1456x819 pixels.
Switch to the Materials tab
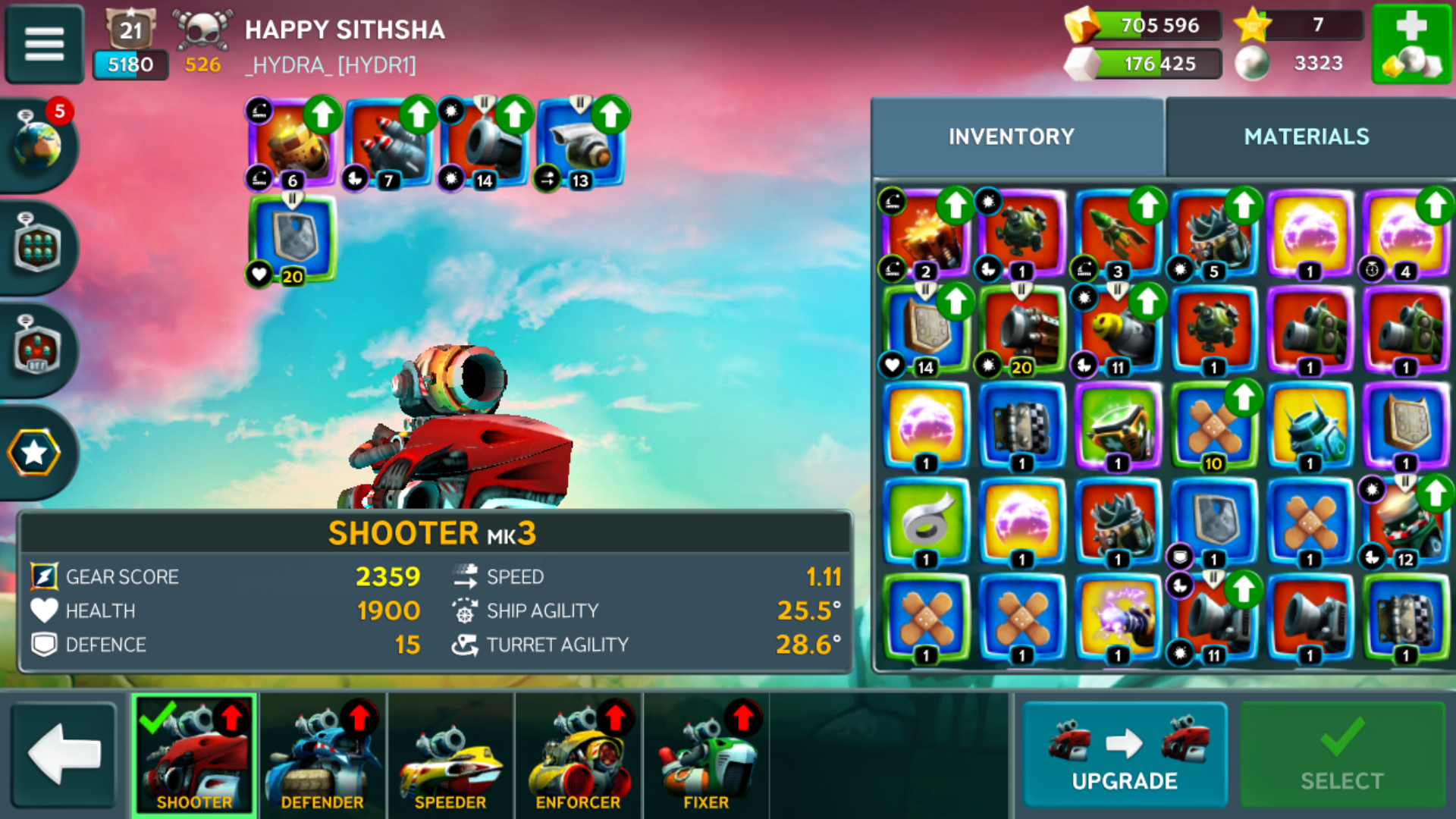pos(1306,136)
